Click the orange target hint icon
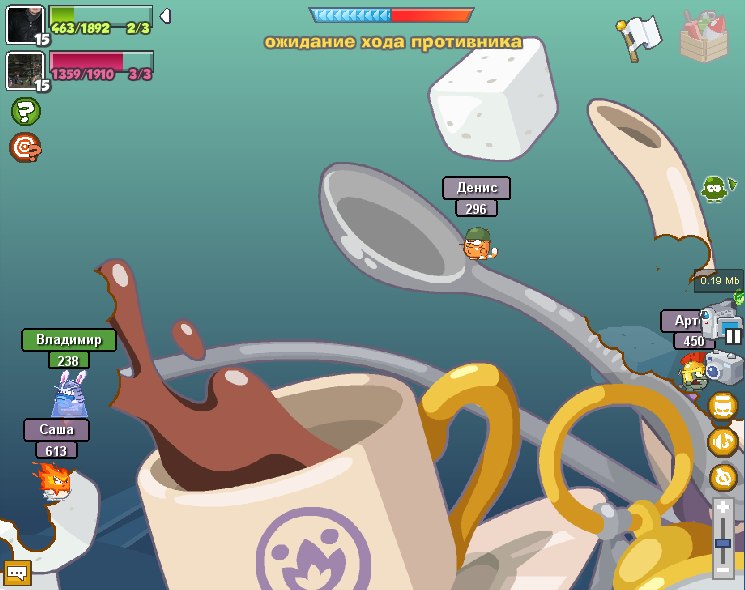745x590 pixels. tap(26, 148)
